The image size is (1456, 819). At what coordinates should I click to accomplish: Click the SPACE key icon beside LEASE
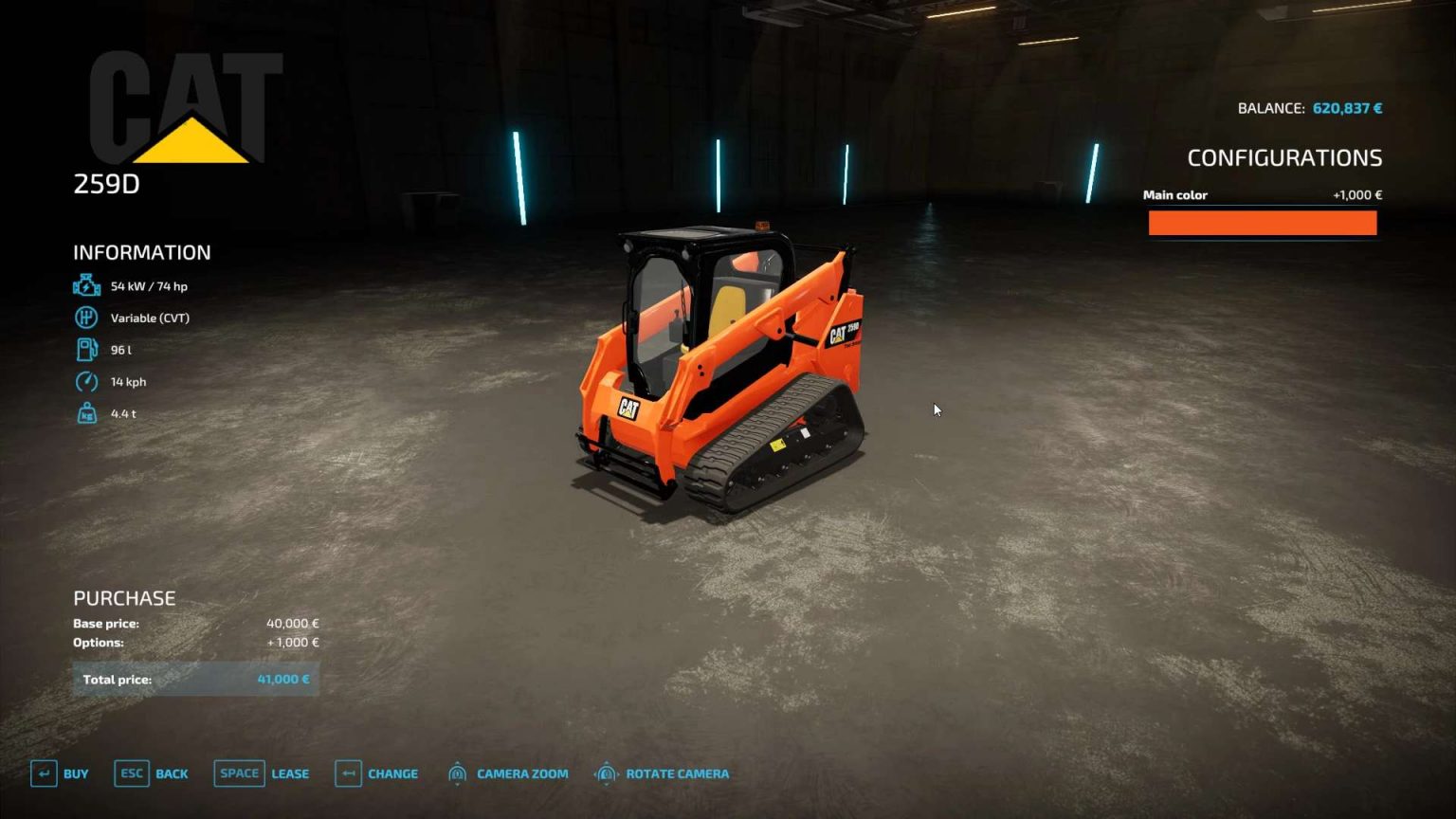pyautogui.click(x=238, y=773)
